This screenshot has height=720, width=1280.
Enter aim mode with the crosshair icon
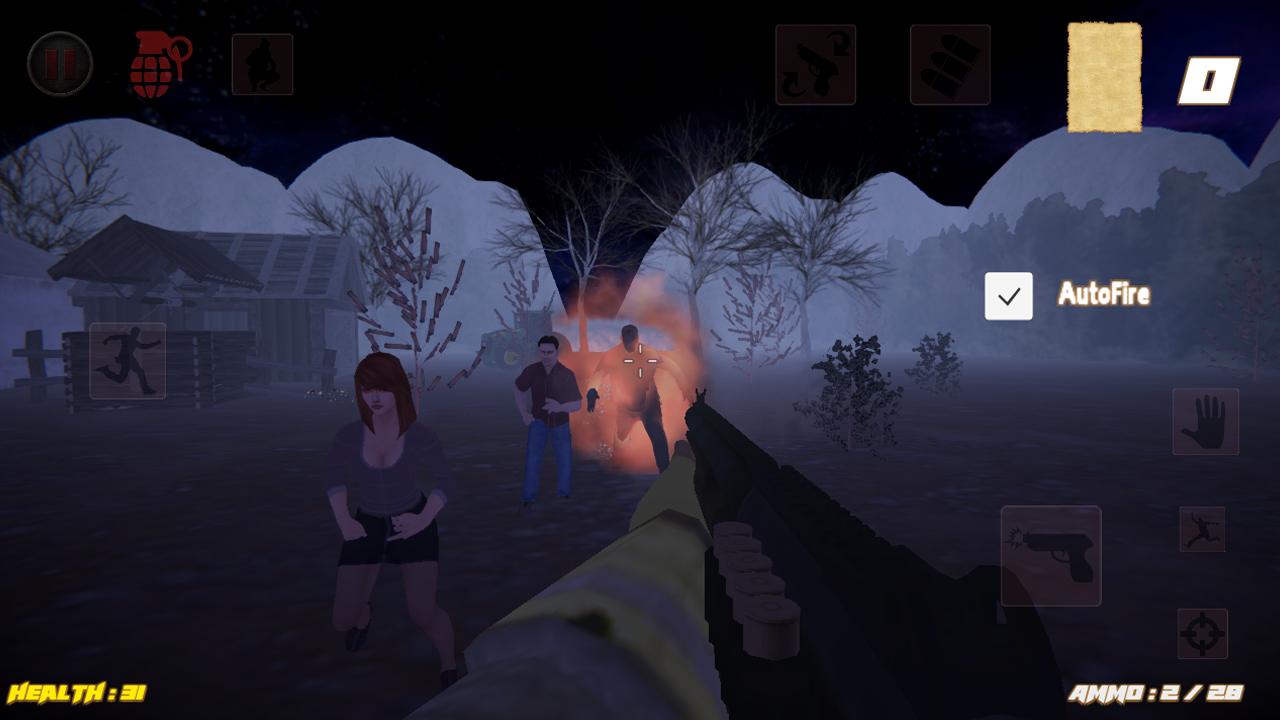pyautogui.click(x=1204, y=634)
